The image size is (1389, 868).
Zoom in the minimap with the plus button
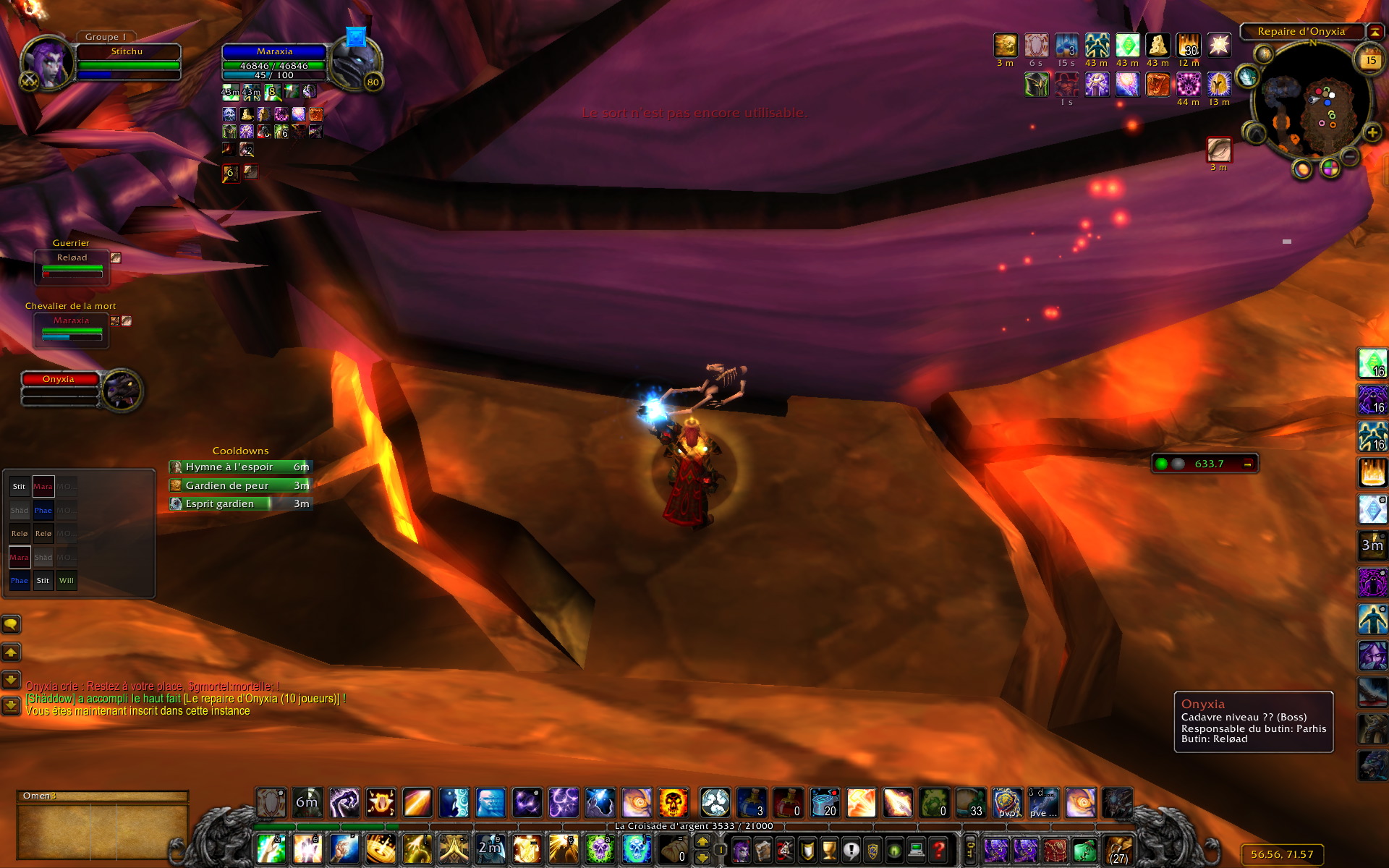(1372, 132)
